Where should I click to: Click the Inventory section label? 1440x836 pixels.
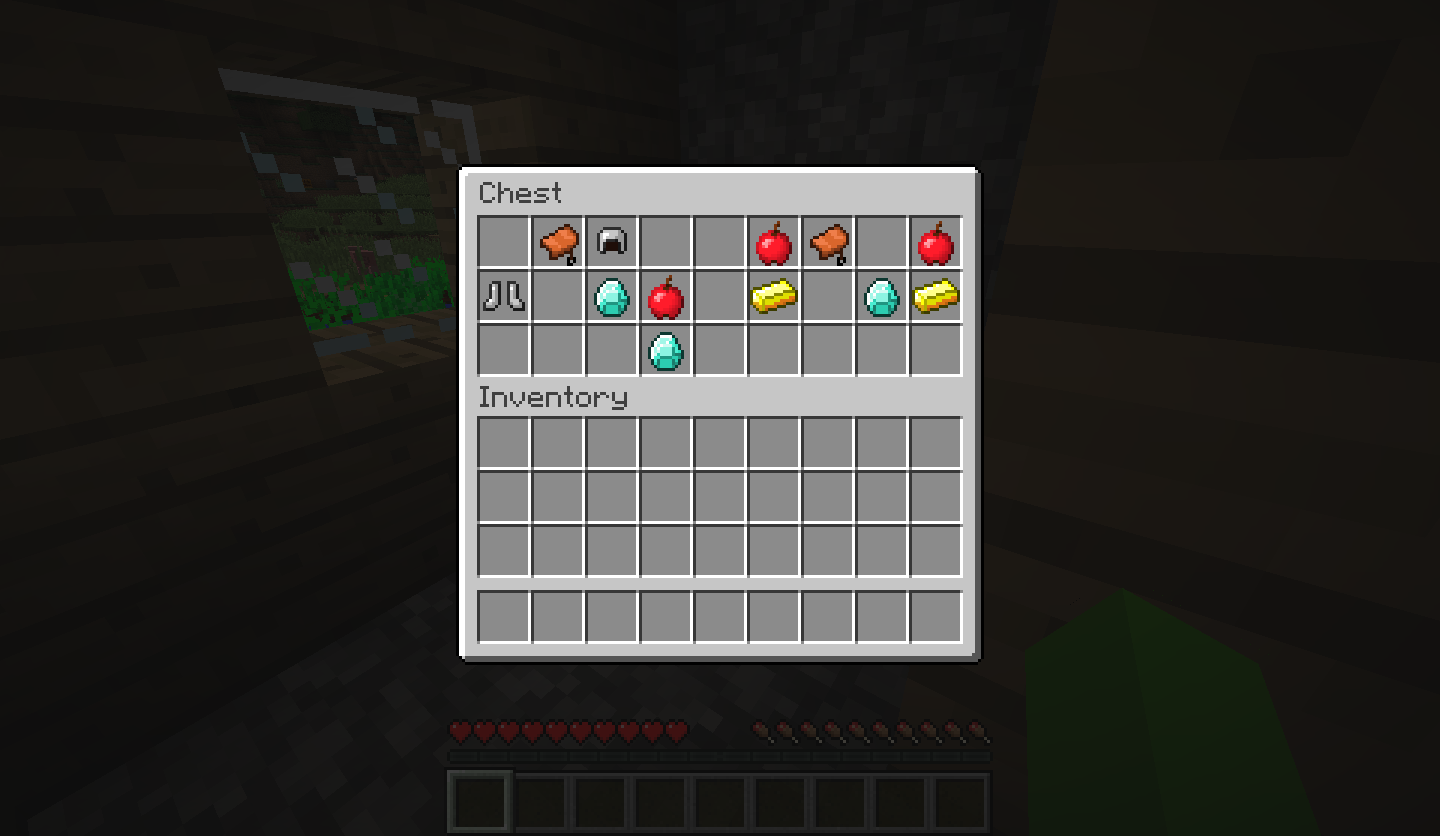pyautogui.click(x=552, y=398)
